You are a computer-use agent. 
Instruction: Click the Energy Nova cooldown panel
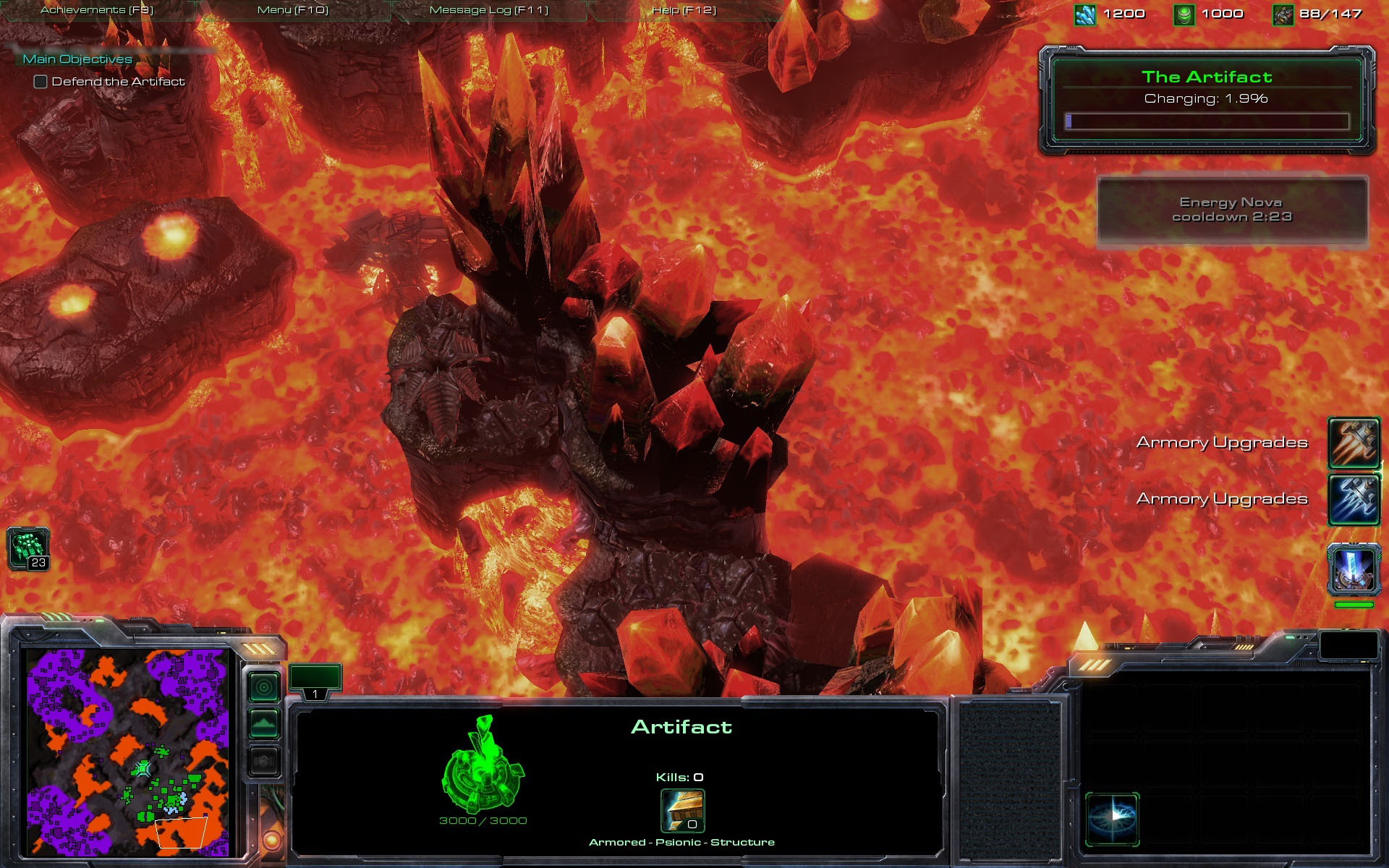coord(1232,210)
